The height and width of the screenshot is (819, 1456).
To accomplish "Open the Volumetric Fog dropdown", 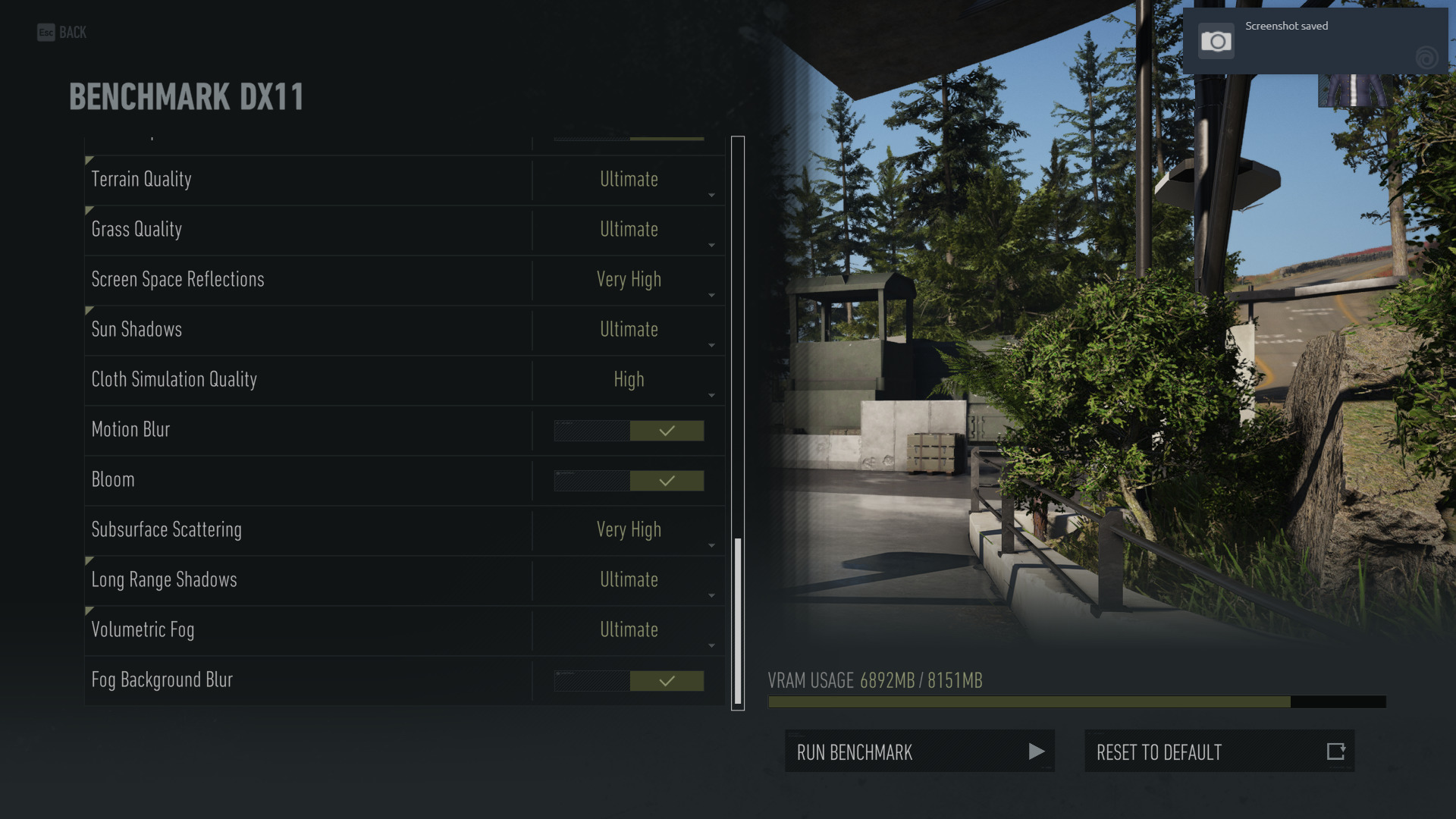I will [629, 630].
